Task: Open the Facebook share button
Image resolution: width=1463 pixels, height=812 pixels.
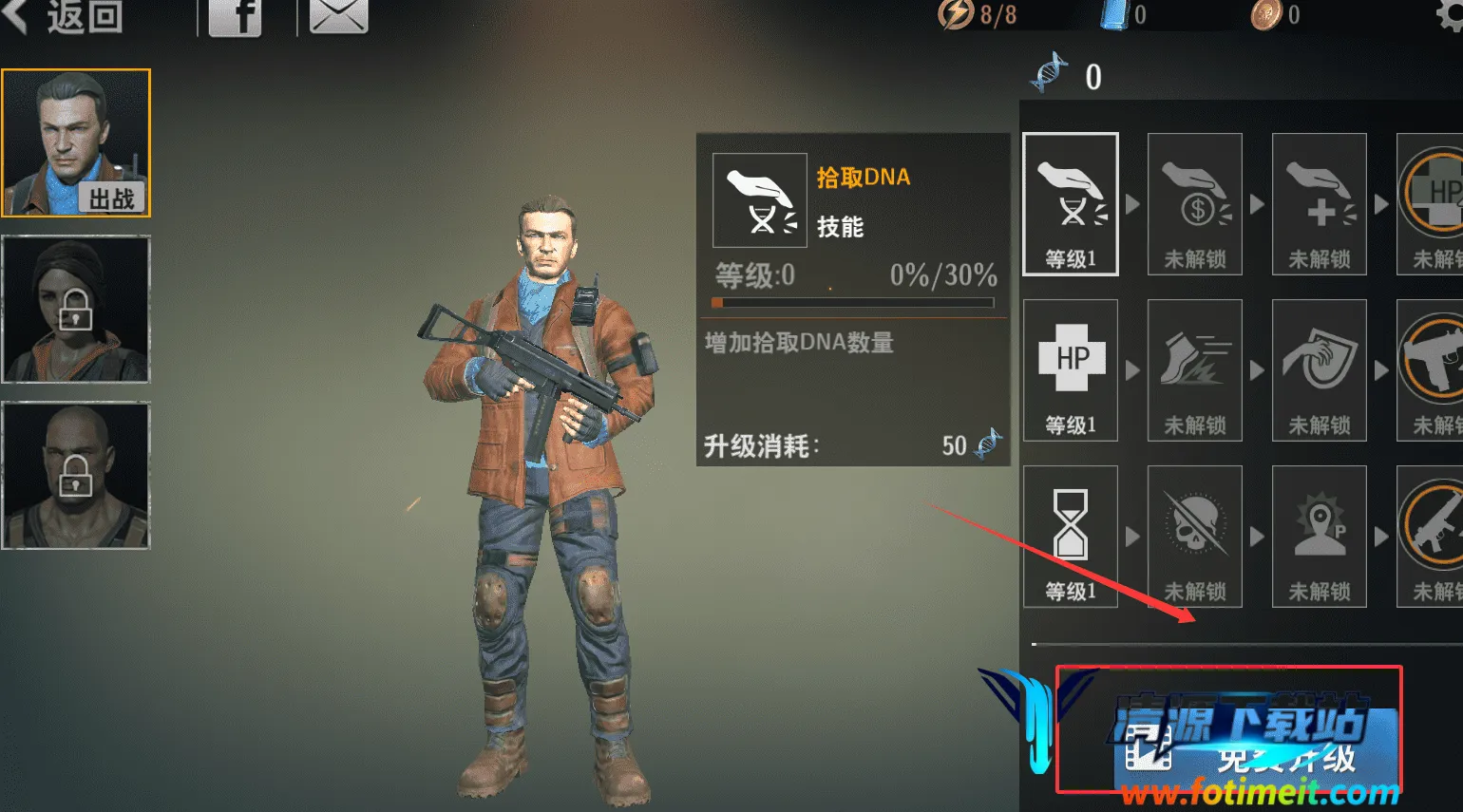Action: [x=235, y=17]
